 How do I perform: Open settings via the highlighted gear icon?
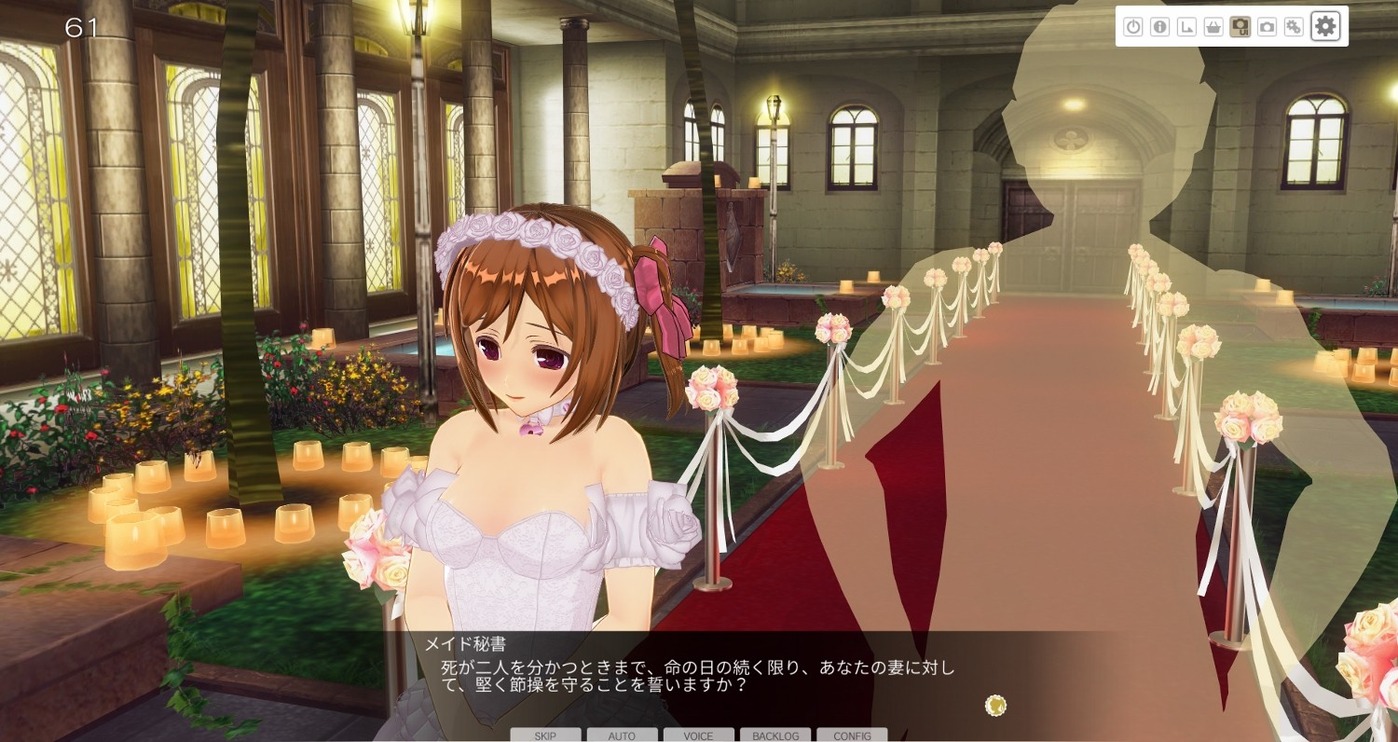coord(1326,26)
